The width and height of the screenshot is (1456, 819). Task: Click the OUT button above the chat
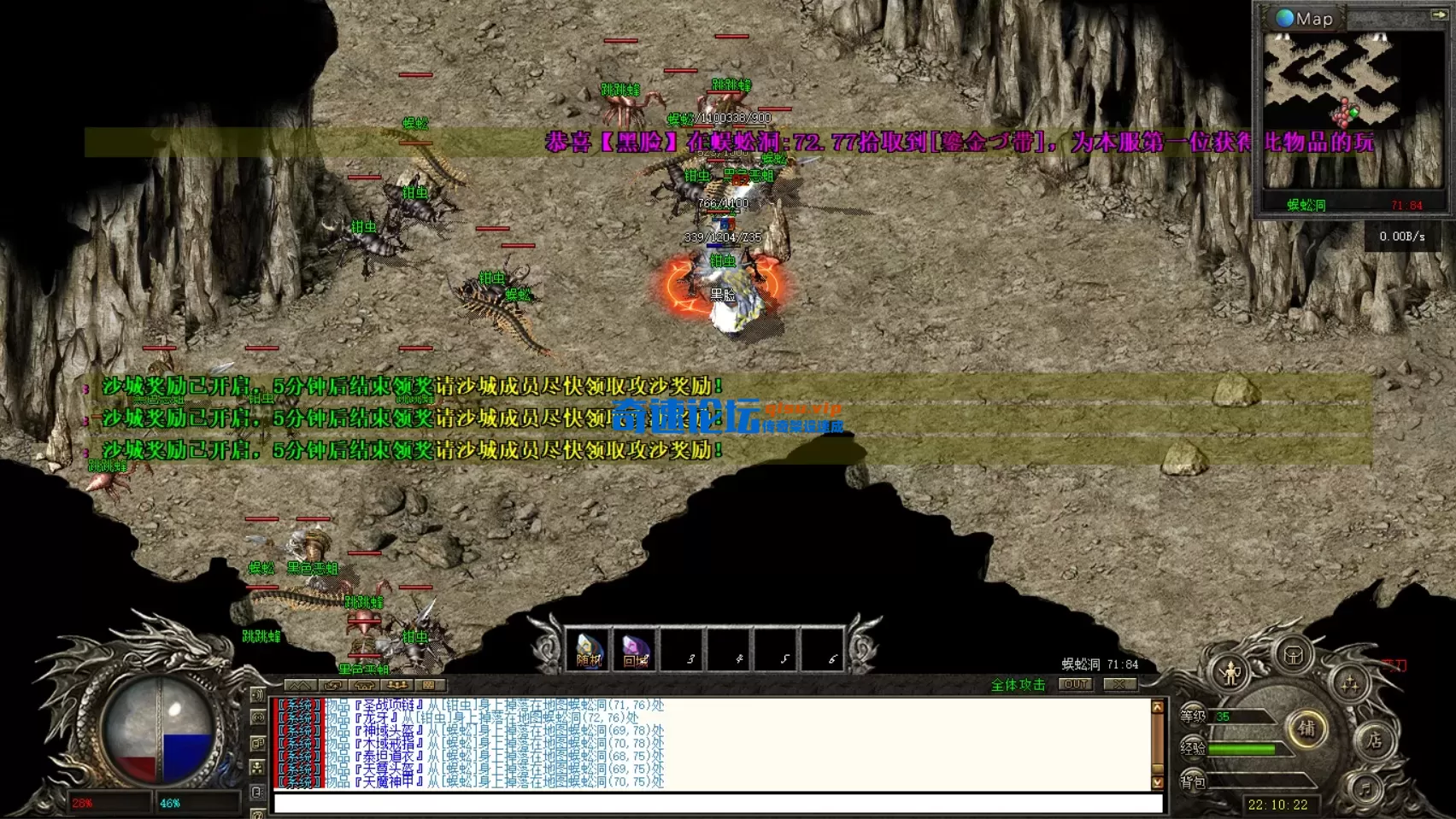pos(1076,684)
